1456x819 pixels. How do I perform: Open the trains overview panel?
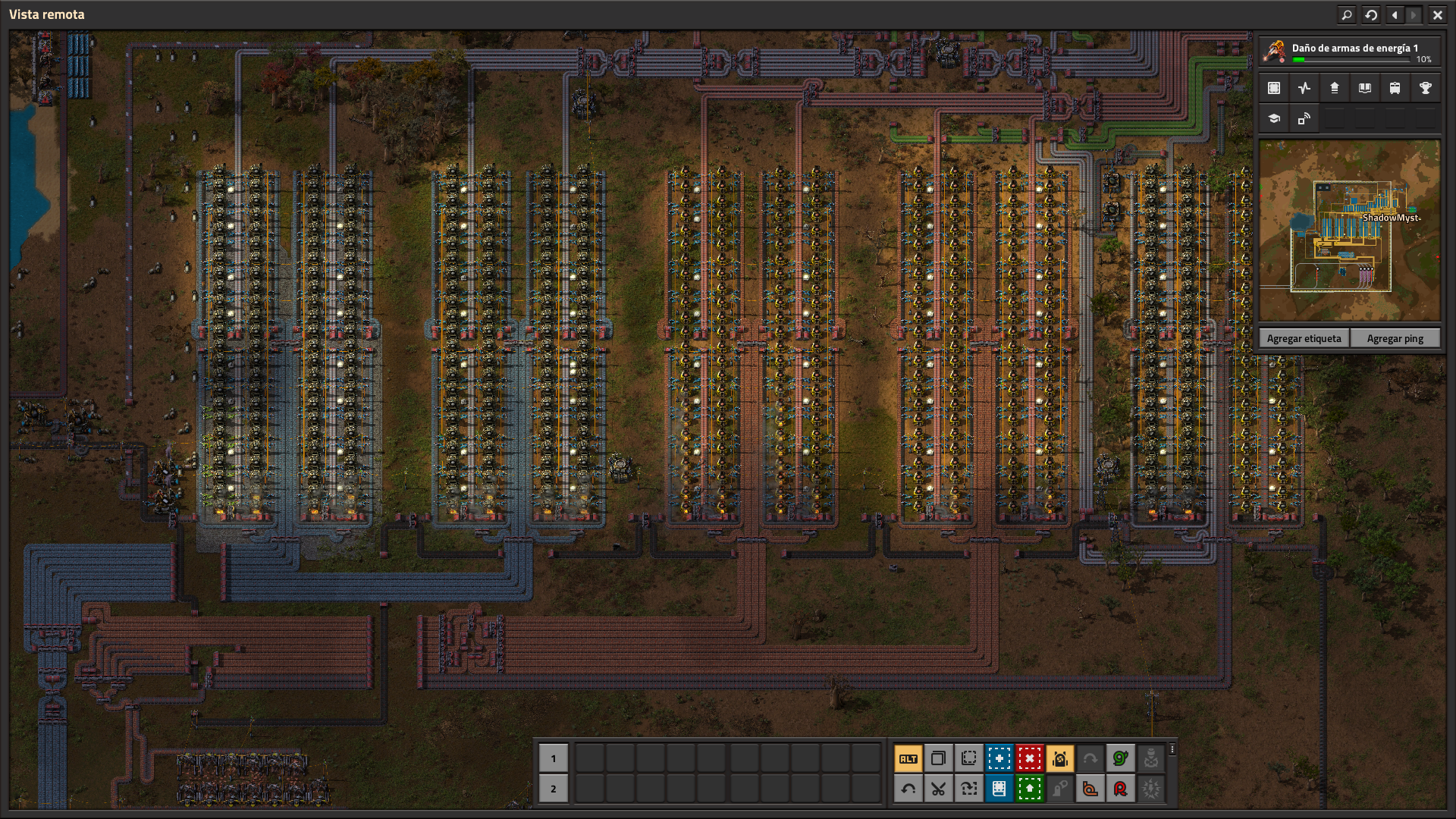1395,87
